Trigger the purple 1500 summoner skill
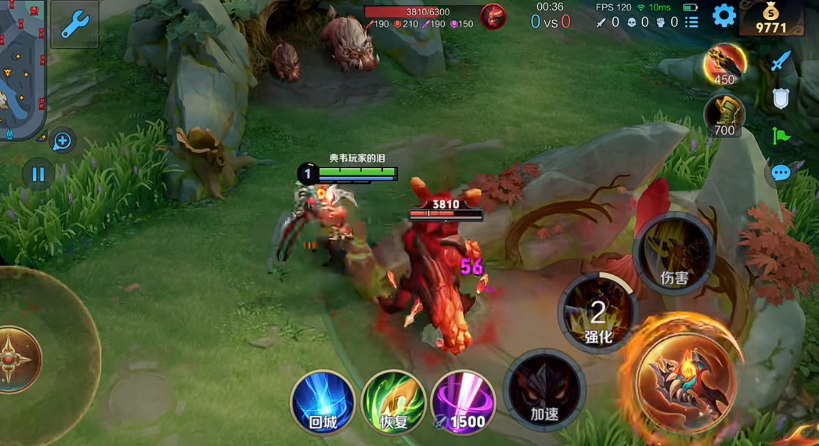The width and height of the screenshot is (819, 446). (462, 402)
